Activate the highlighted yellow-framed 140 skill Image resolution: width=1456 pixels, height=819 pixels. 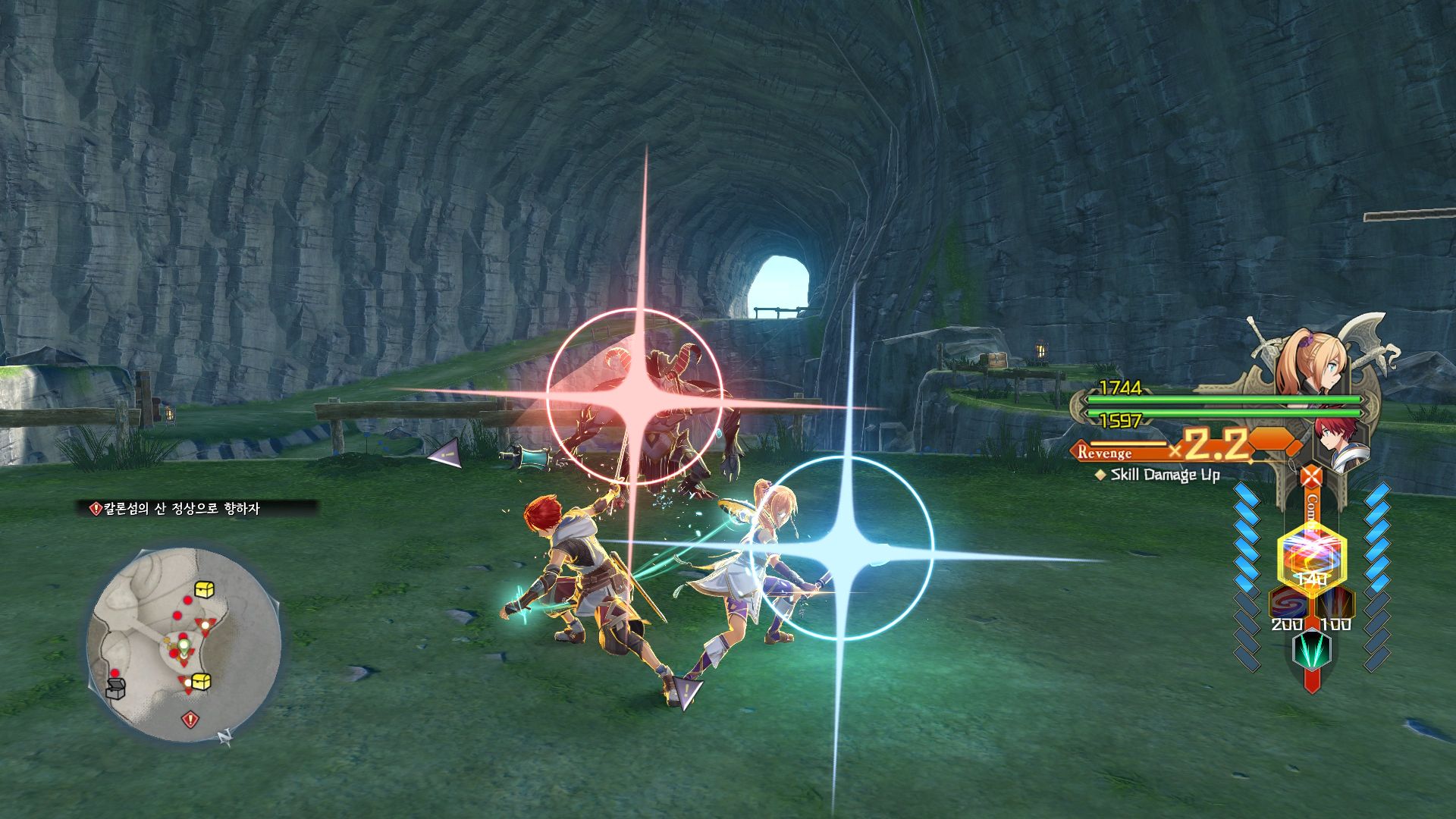tap(1312, 559)
